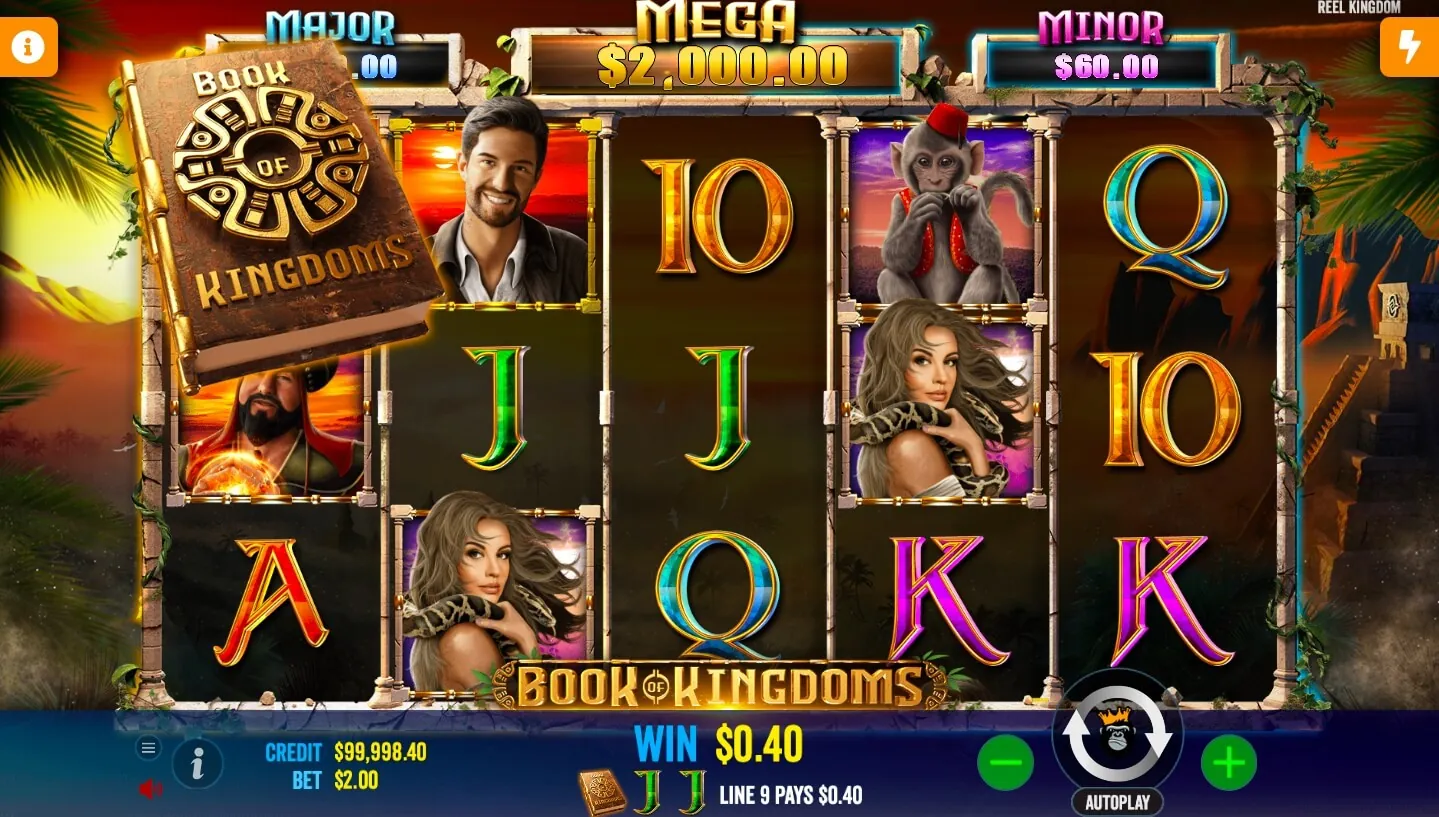Toggle the lightning quick spin button
The image size is (1439, 817).
pyautogui.click(x=1409, y=46)
